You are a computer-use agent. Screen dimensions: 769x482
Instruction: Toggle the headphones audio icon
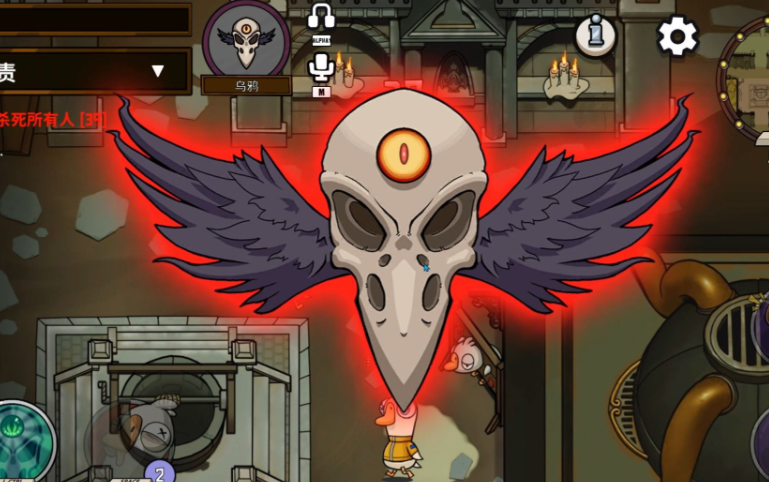pos(321,18)
